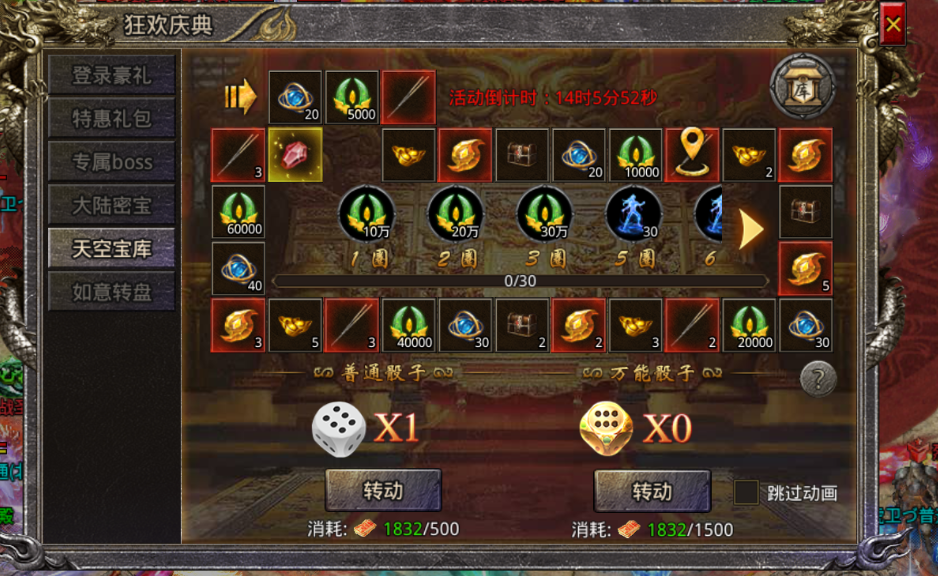Switch to the 登录豪礼 tab
The width and height of the screenshot is (938, 576).
click(x=112, y=75)
